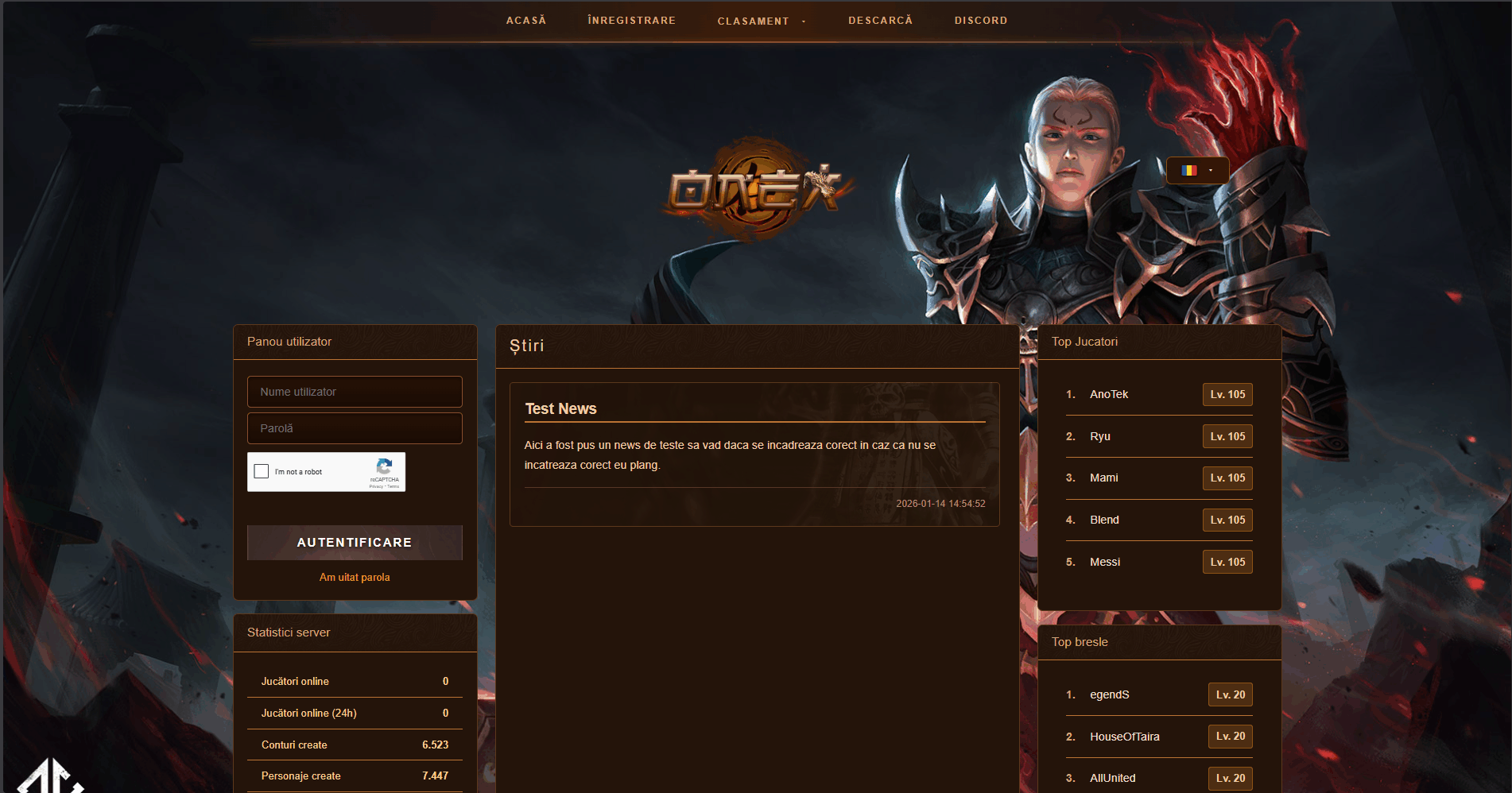Click the Parolă input field
Screen dimensions: 1512x793
pyautogui.click(x=355, y=427)
